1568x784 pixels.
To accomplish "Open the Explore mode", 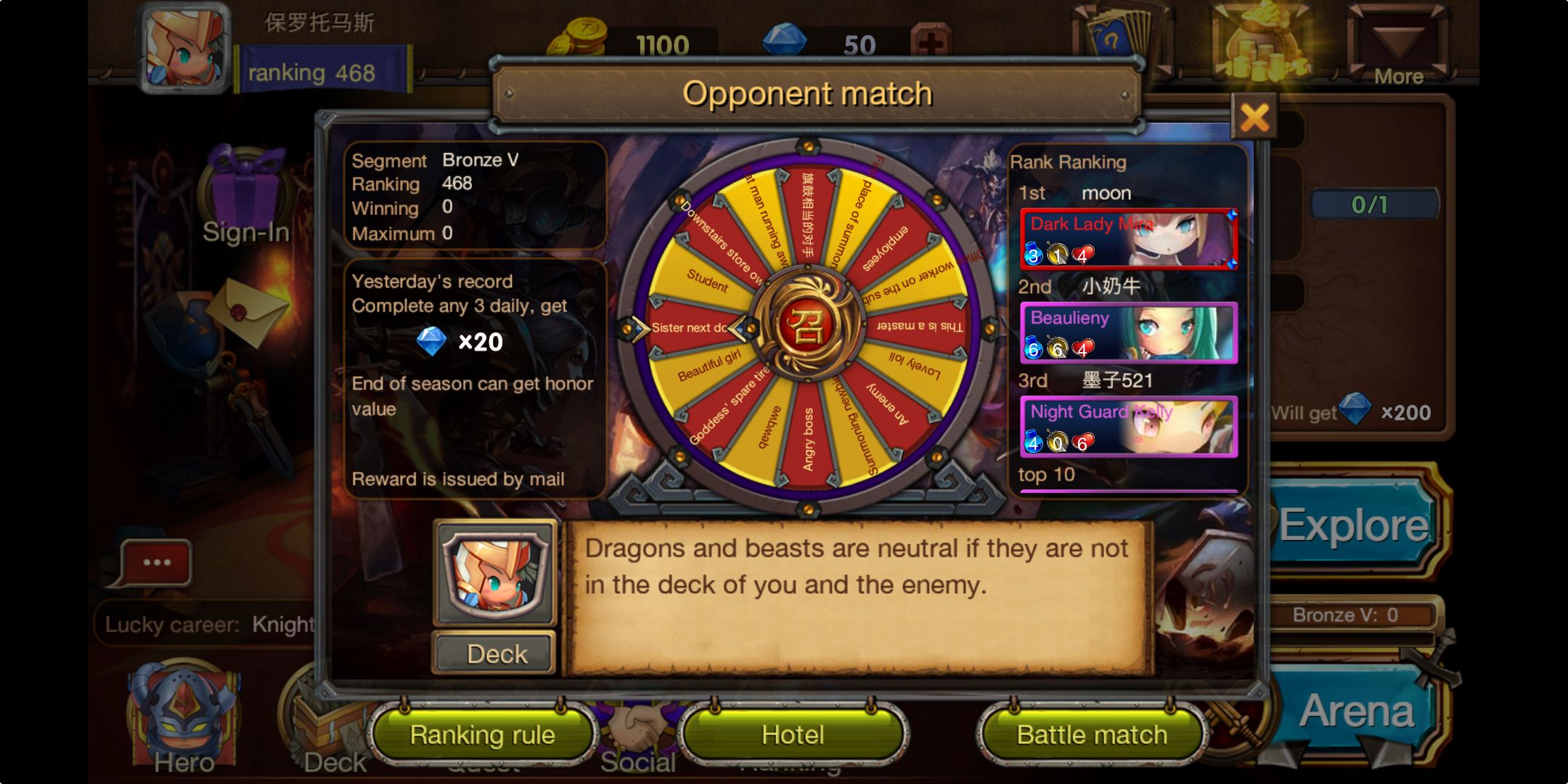I will click(1353, 524).
